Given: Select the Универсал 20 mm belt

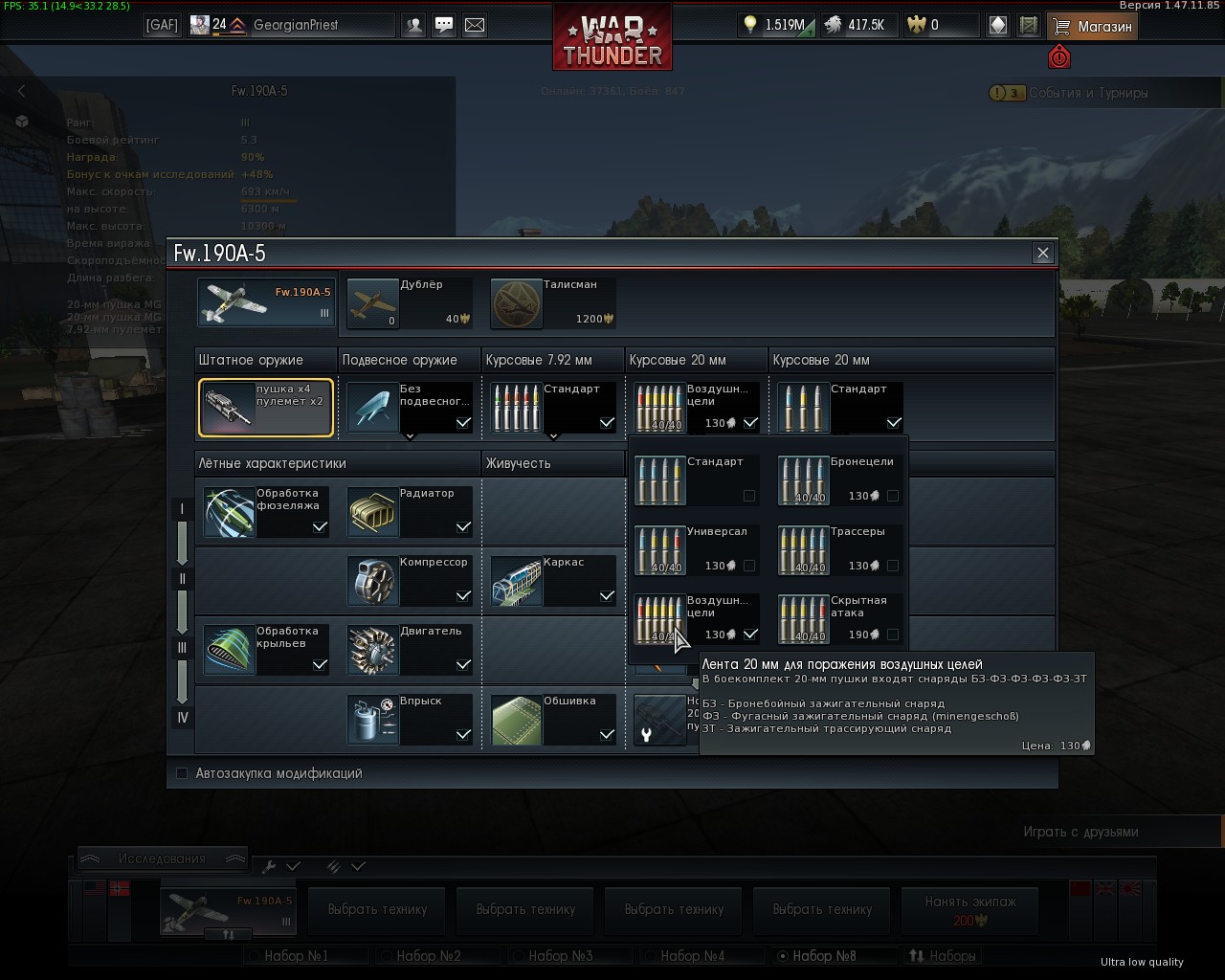Looking at the screenshot, I should click(x=696, y=549).
